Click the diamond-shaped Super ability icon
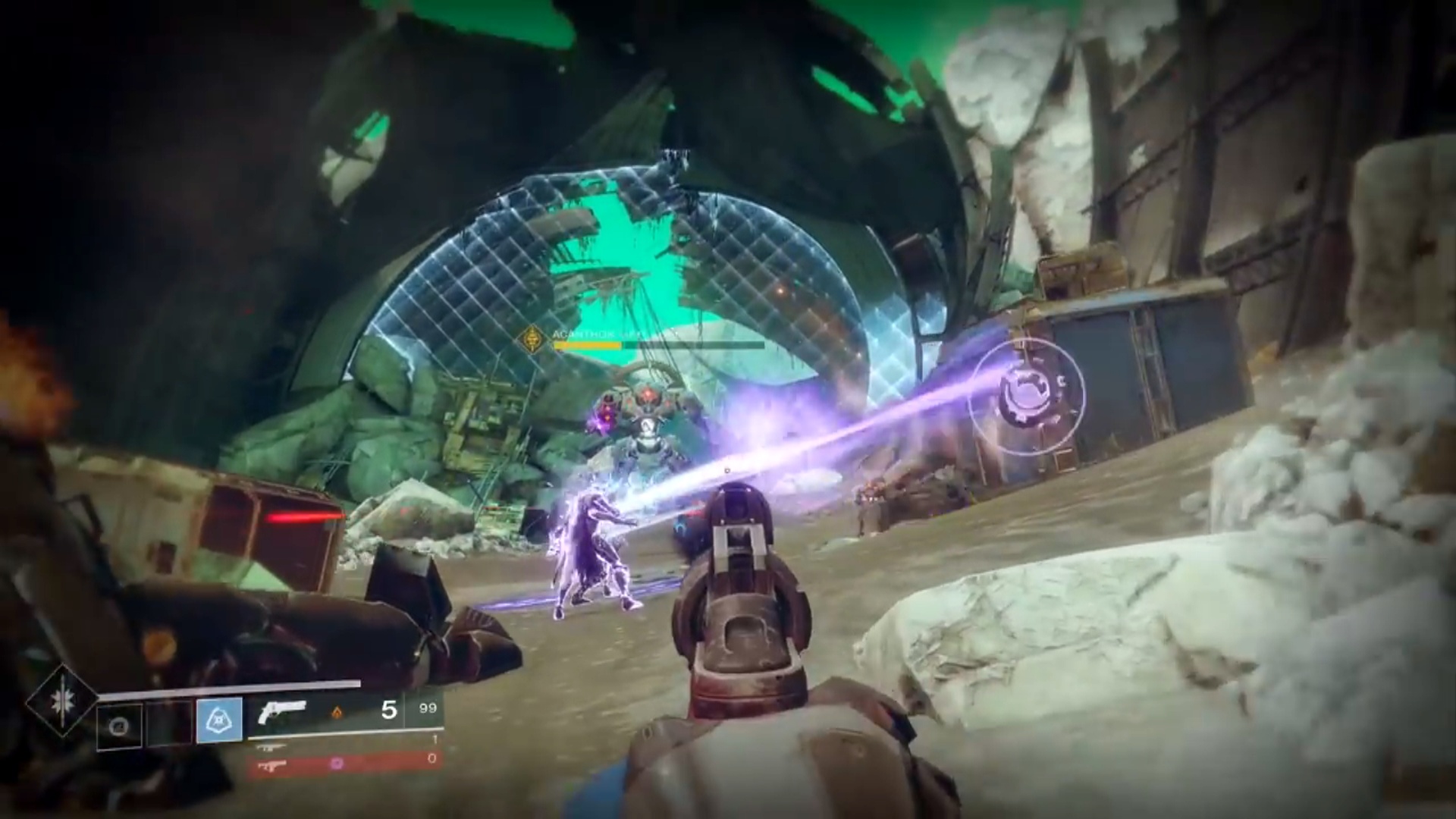 click(60, 698)
